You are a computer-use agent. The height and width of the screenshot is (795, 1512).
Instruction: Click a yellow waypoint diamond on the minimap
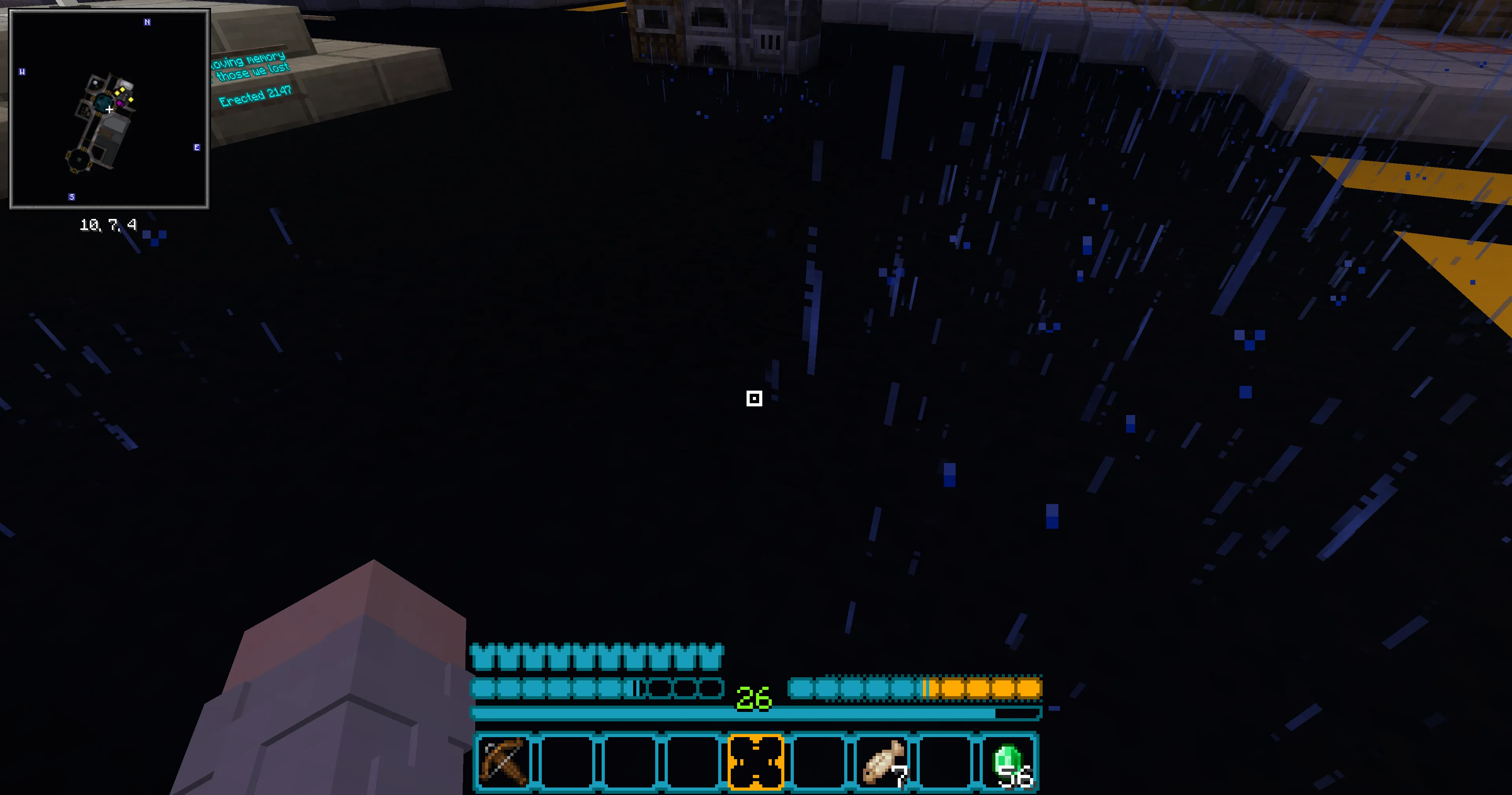pyautogui.click(x=122, y=89)
